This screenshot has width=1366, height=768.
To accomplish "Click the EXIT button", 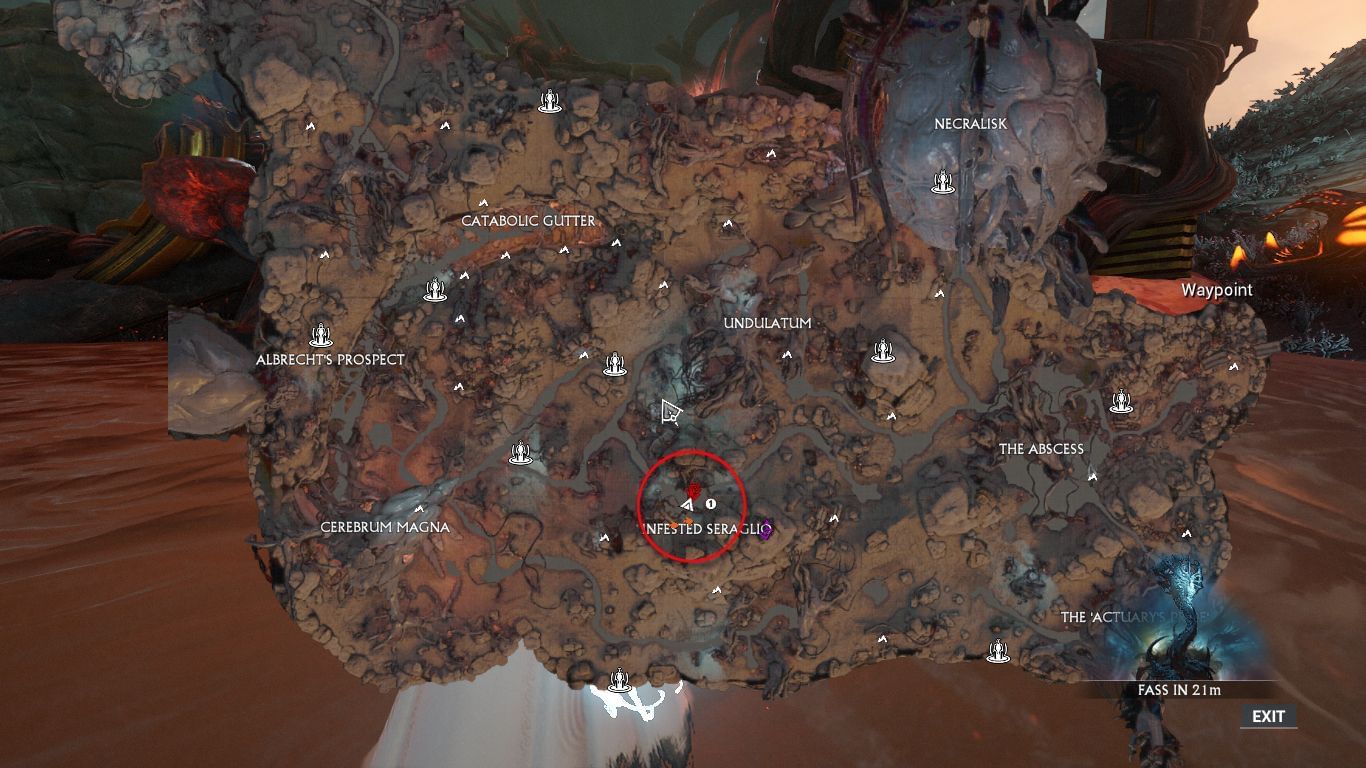I will (x=1268, y=716).
